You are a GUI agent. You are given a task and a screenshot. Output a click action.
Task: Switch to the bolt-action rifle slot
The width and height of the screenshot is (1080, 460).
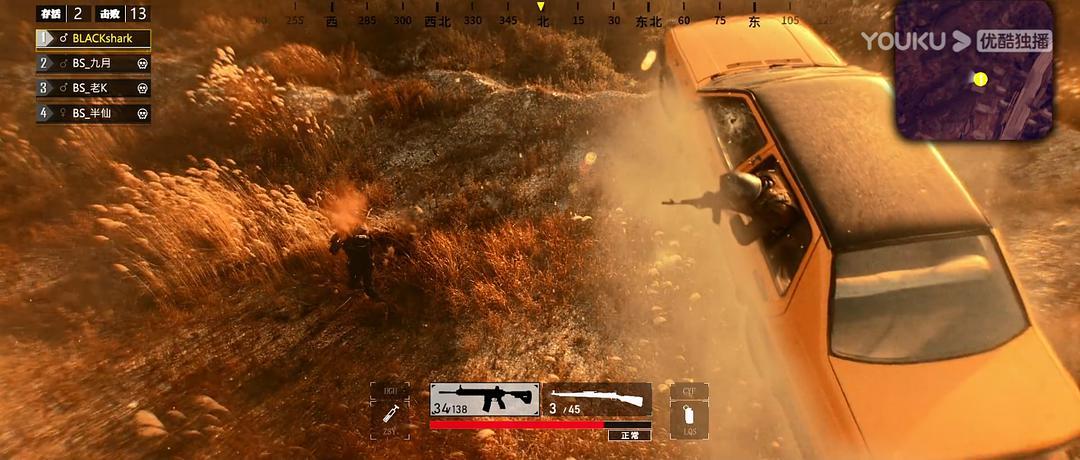pyautogui.click(x=600, y=399)
